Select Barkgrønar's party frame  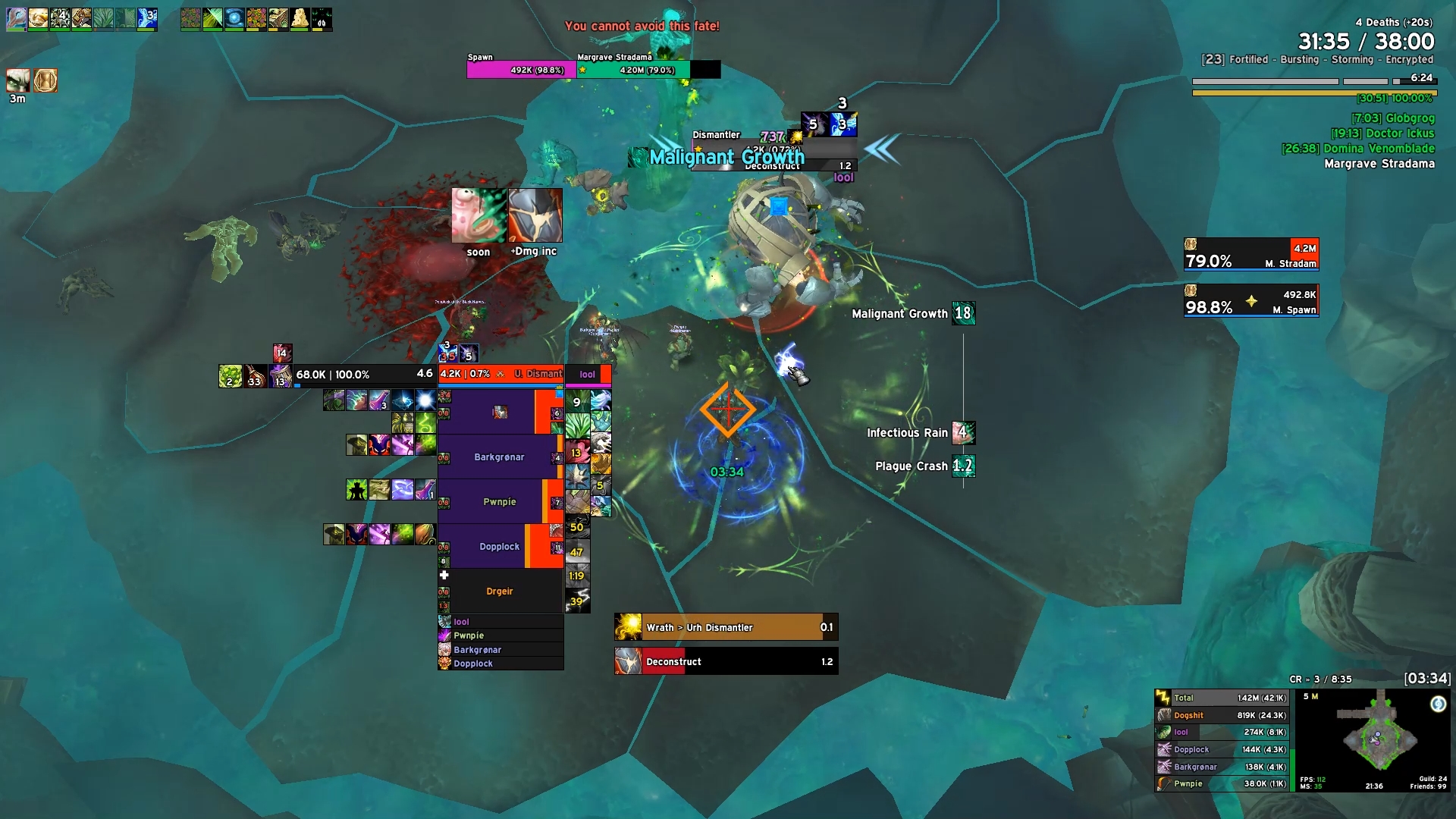(499, 457)
